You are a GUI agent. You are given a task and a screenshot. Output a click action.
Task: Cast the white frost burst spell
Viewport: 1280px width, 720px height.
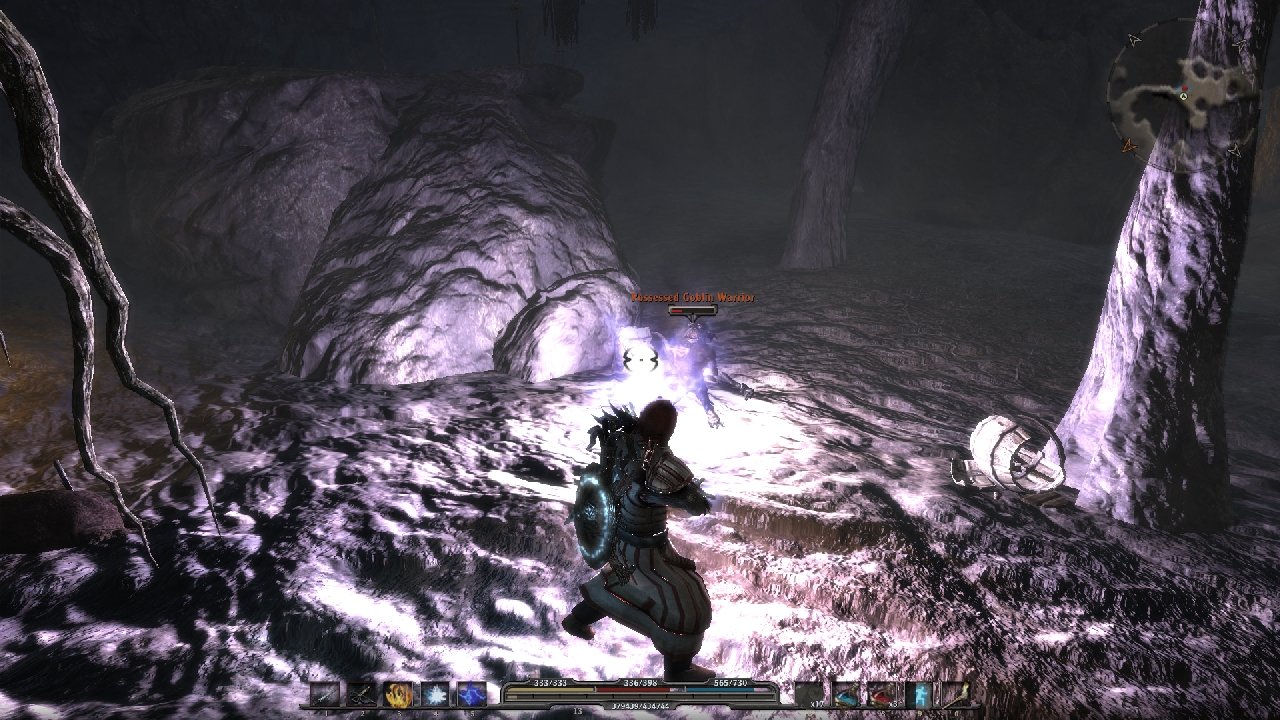coord(435,694)
